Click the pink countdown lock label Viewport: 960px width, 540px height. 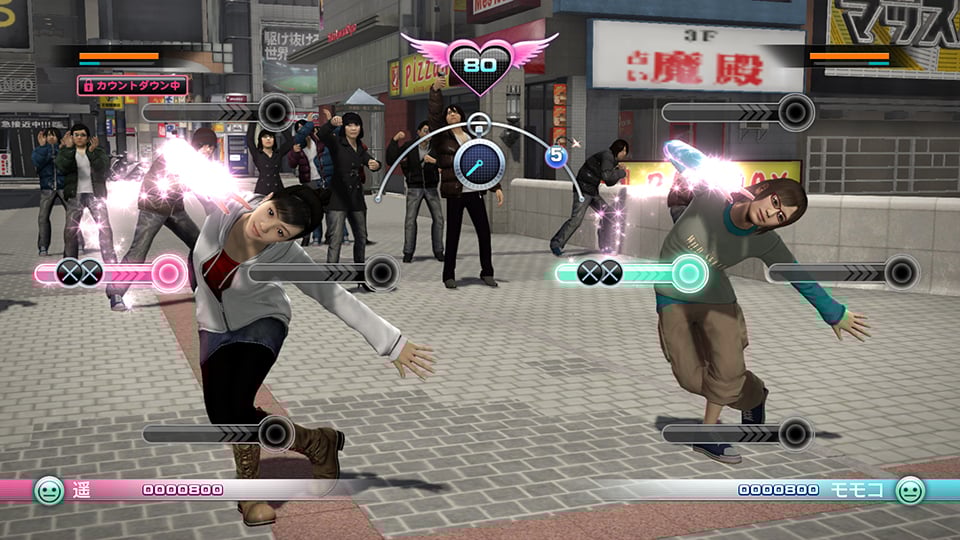tap(132, 86)
